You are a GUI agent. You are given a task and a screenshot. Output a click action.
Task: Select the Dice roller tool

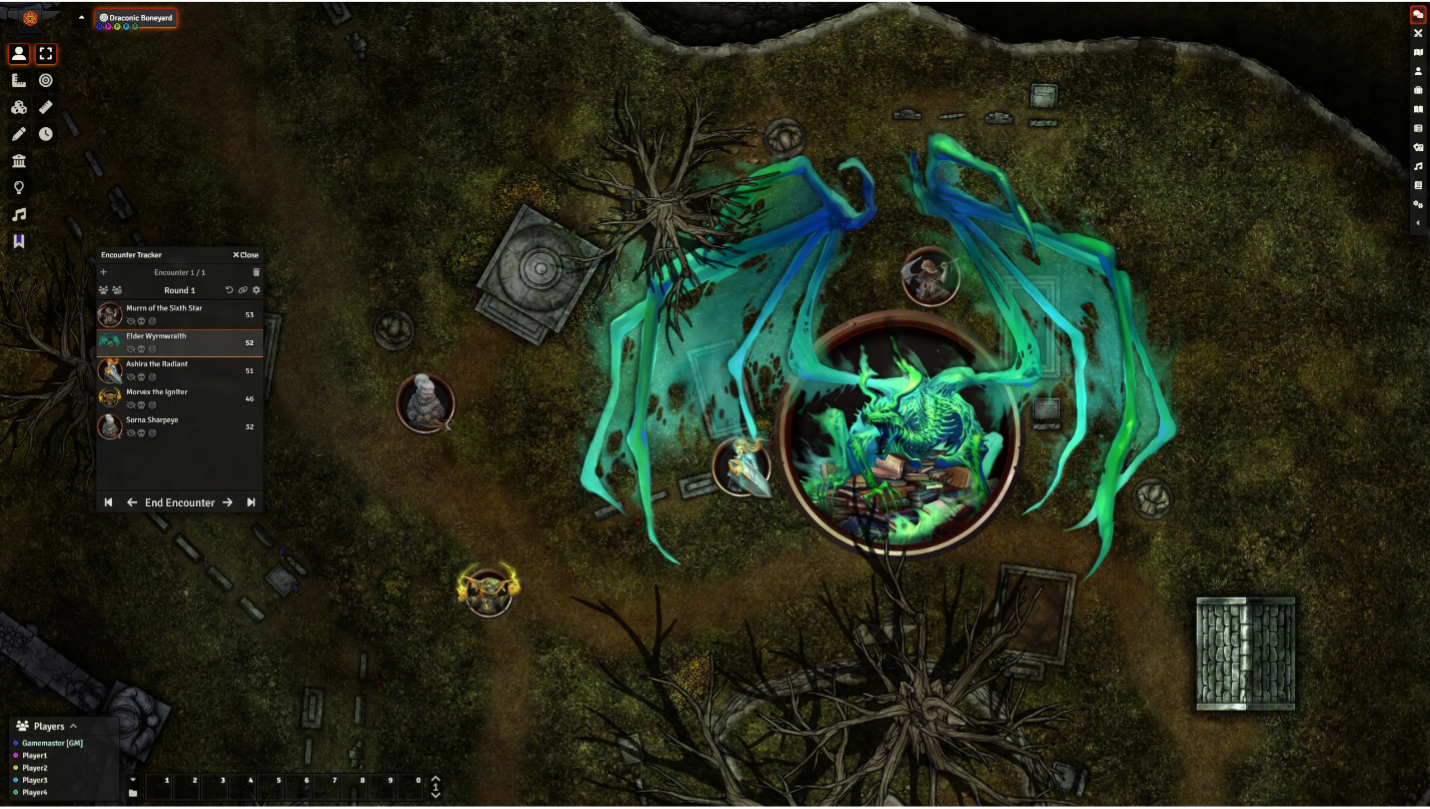point(19,107)
